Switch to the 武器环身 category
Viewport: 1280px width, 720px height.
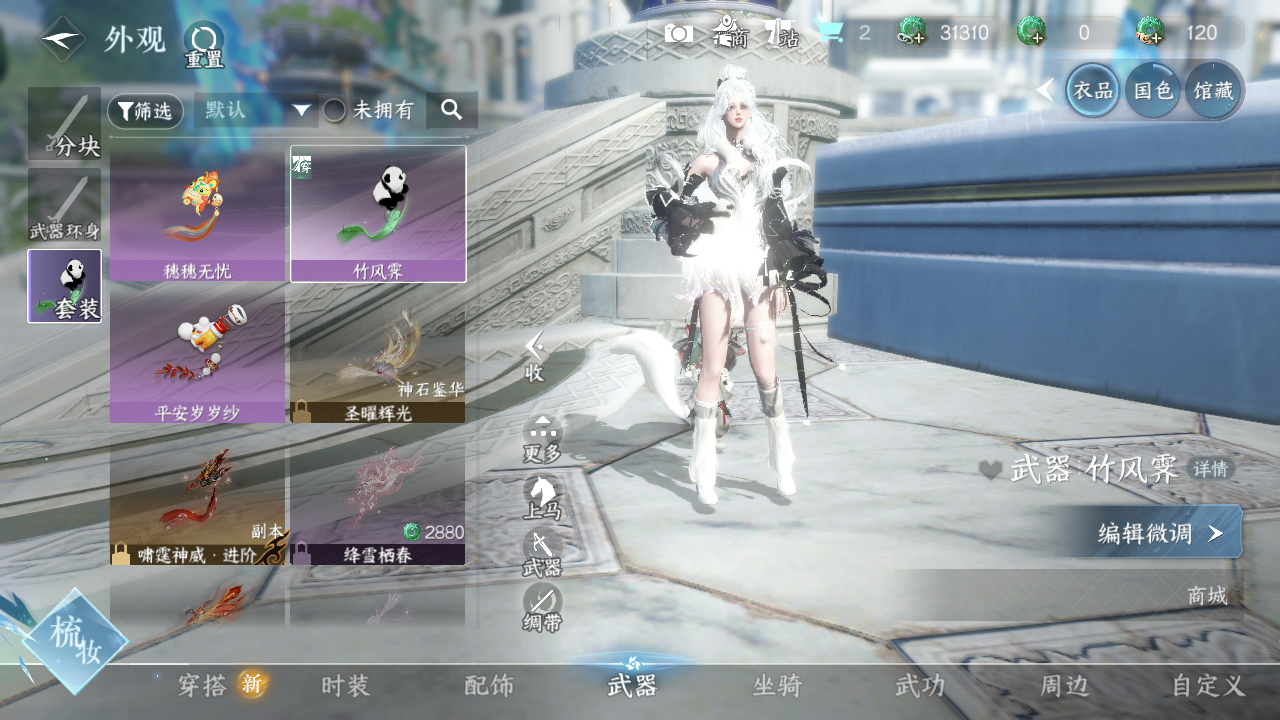(64, 205)
